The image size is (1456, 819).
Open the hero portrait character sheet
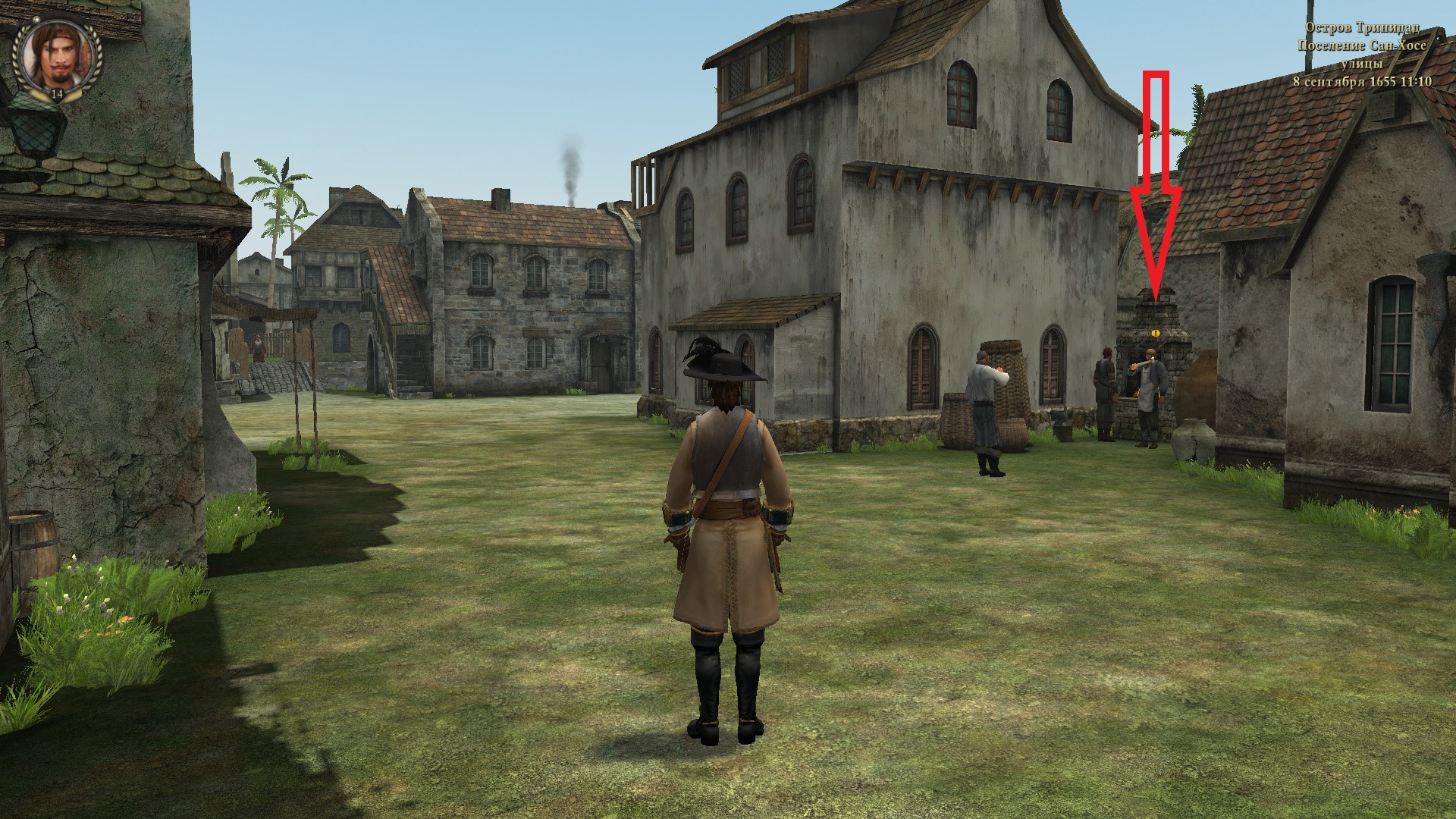(55, 58)
